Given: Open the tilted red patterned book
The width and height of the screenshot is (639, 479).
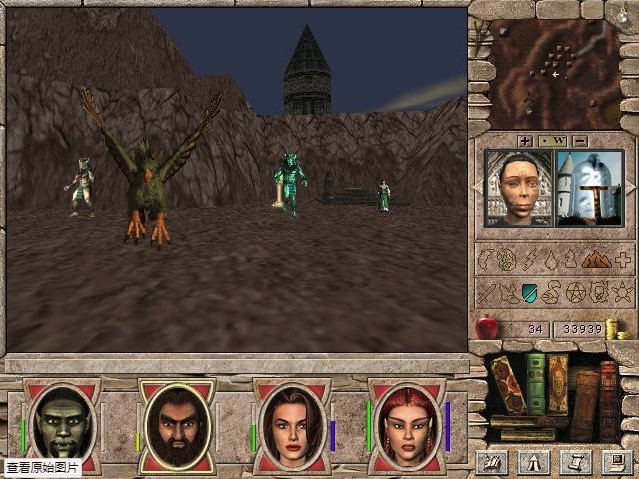Looking at the screenshot, I should pos(509,388).
